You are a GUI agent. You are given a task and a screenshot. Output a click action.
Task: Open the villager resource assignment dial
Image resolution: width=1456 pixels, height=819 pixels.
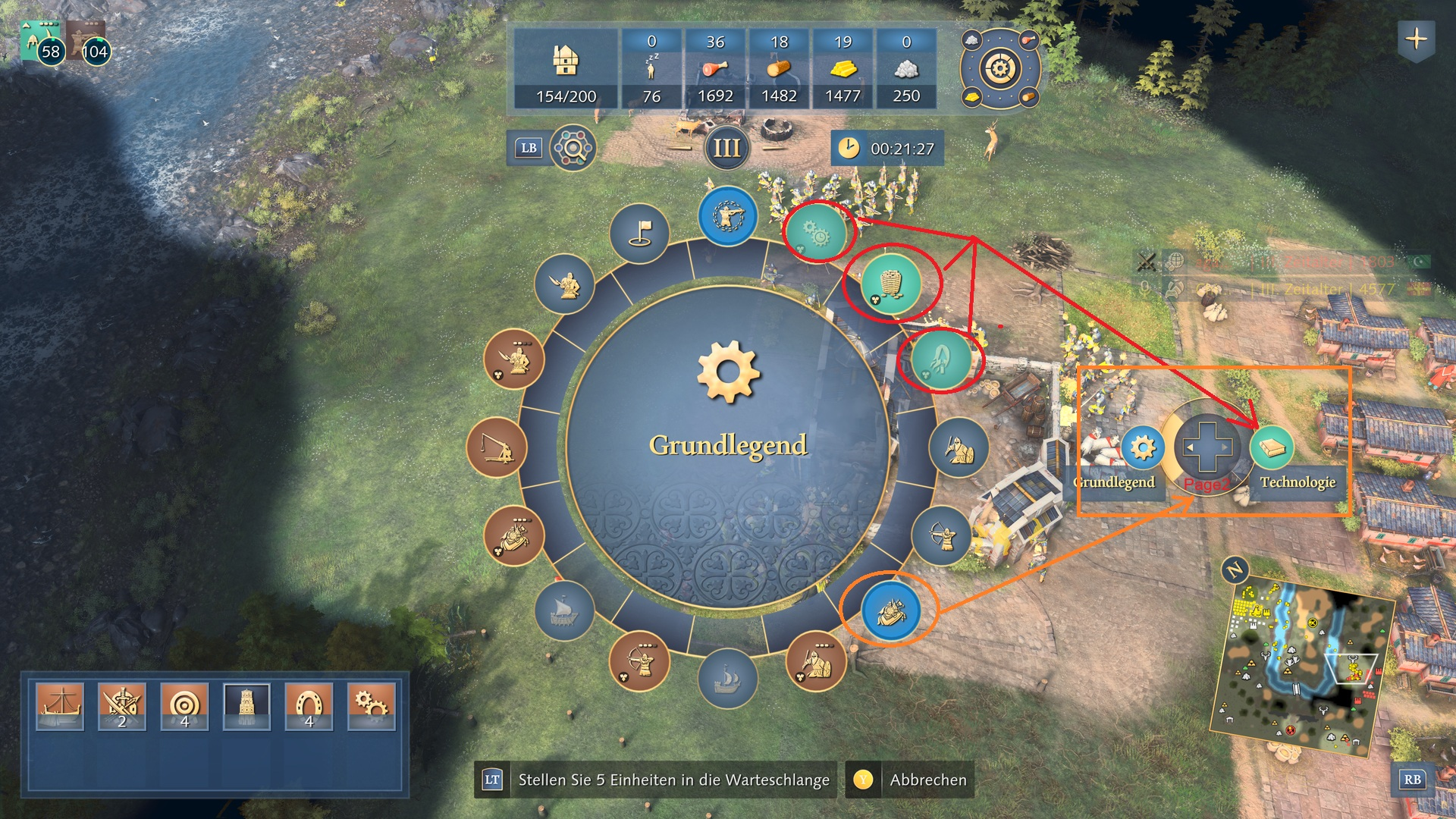tap(1000, 69)
